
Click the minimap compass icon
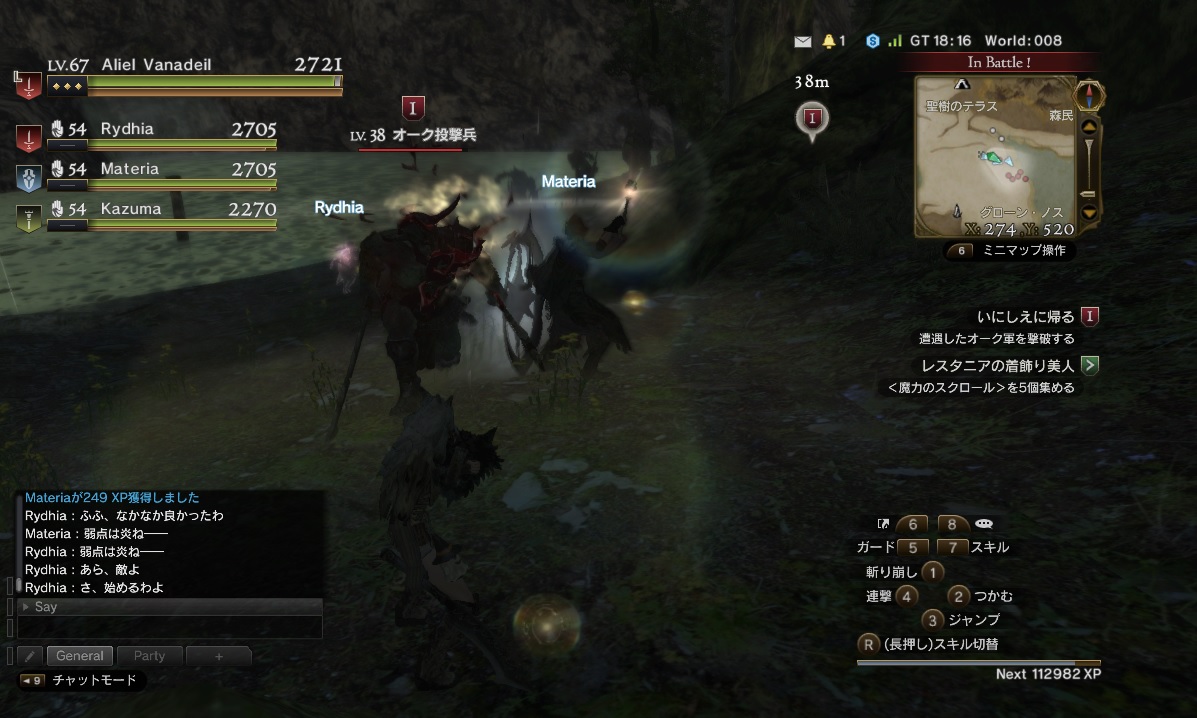point(1090,96)
